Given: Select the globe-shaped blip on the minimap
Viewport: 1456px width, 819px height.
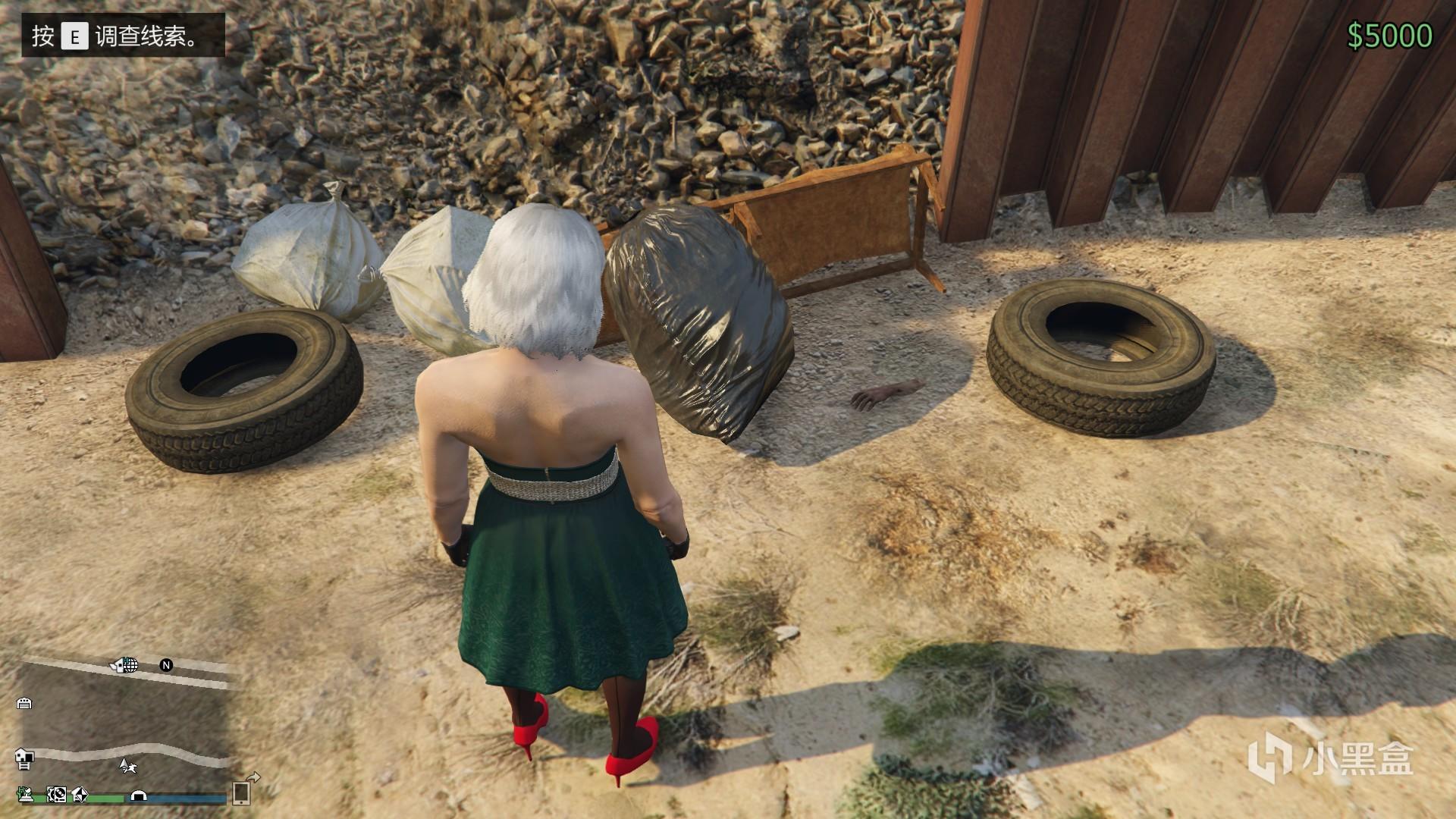Looking at the screenshot, I should (x=130, y=665).
